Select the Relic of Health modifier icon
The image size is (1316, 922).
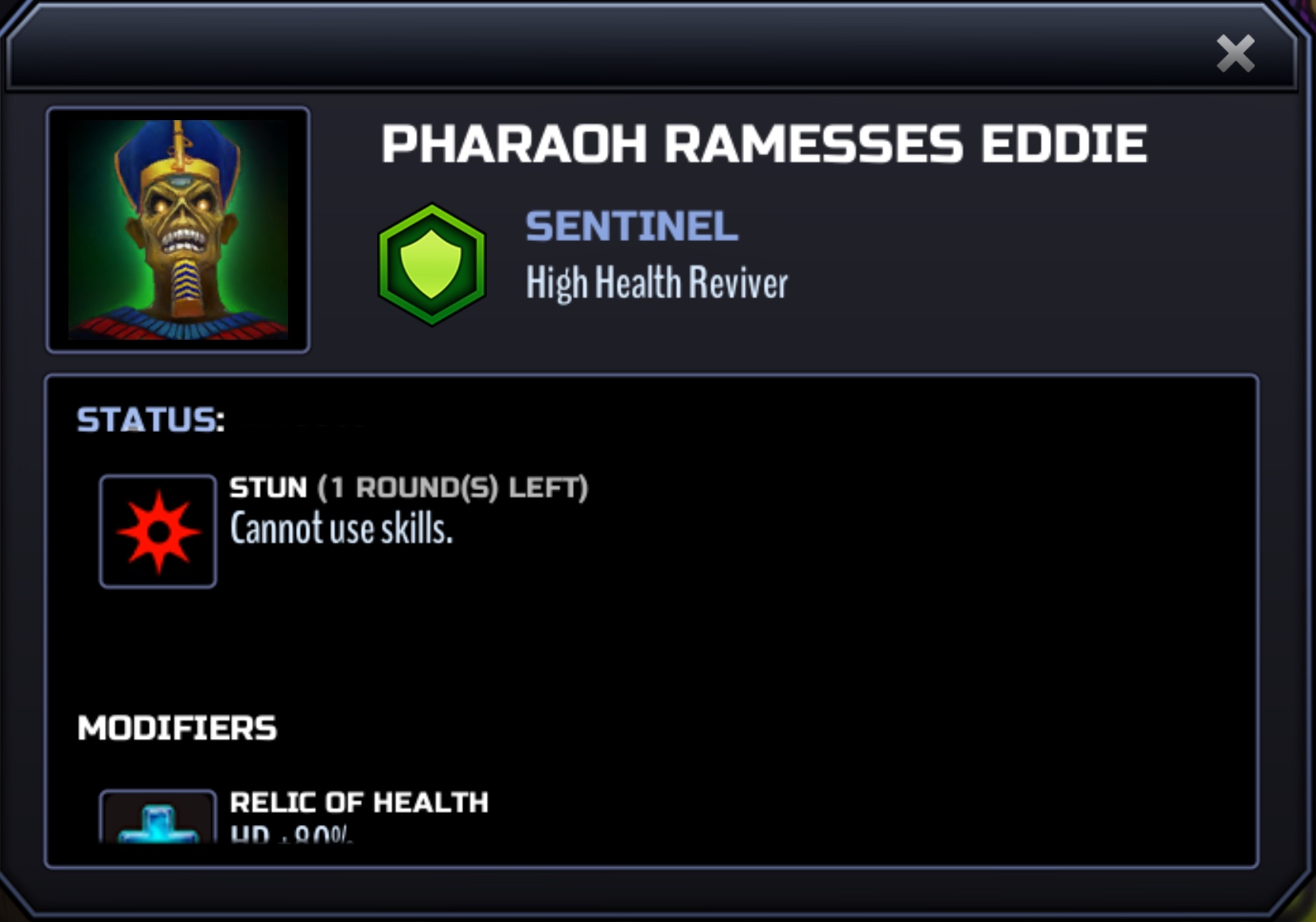(158, 819)
